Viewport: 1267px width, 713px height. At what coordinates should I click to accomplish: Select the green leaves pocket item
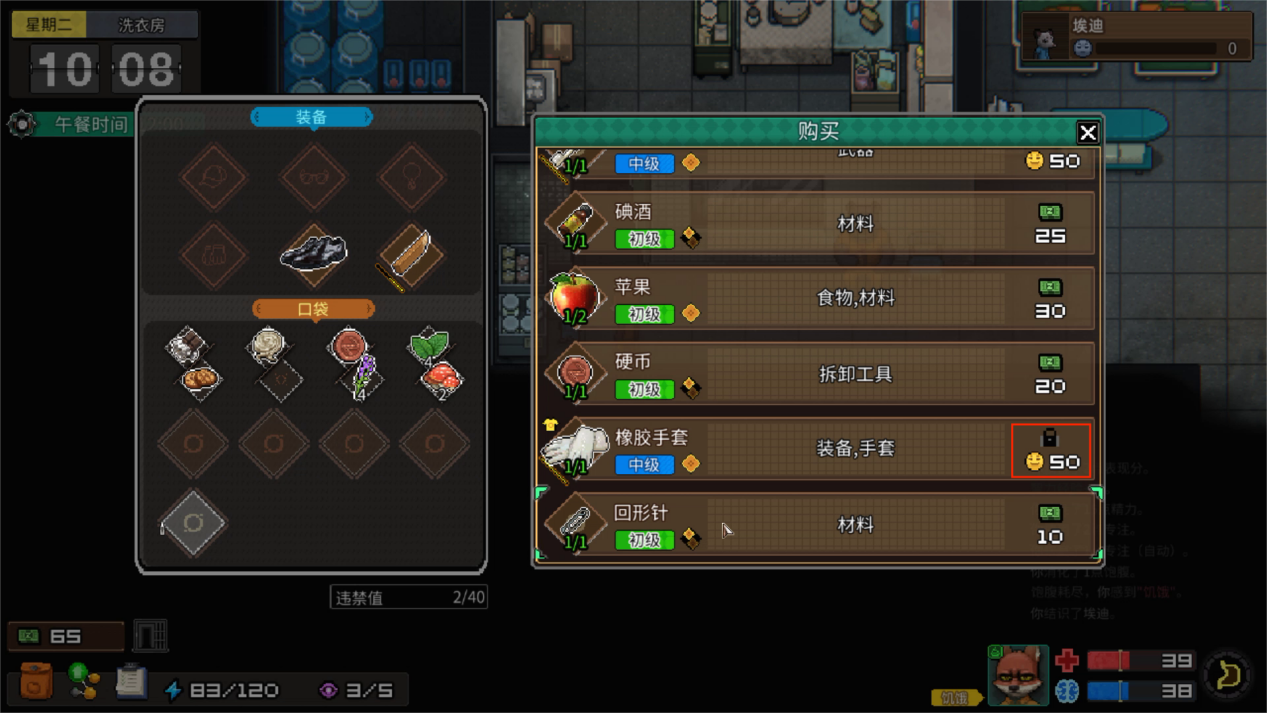point(428,345)
